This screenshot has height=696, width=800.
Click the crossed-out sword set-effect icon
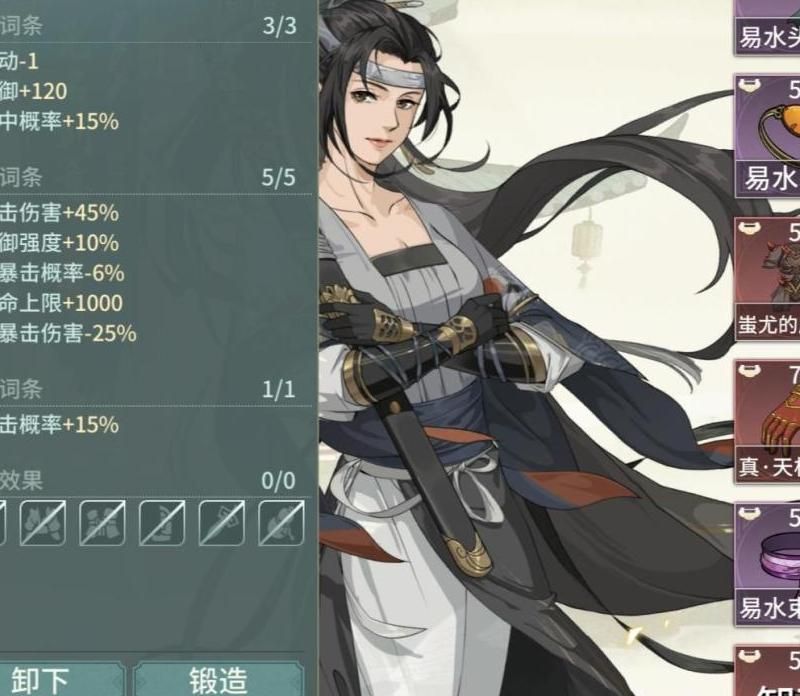tap(221, 523)
